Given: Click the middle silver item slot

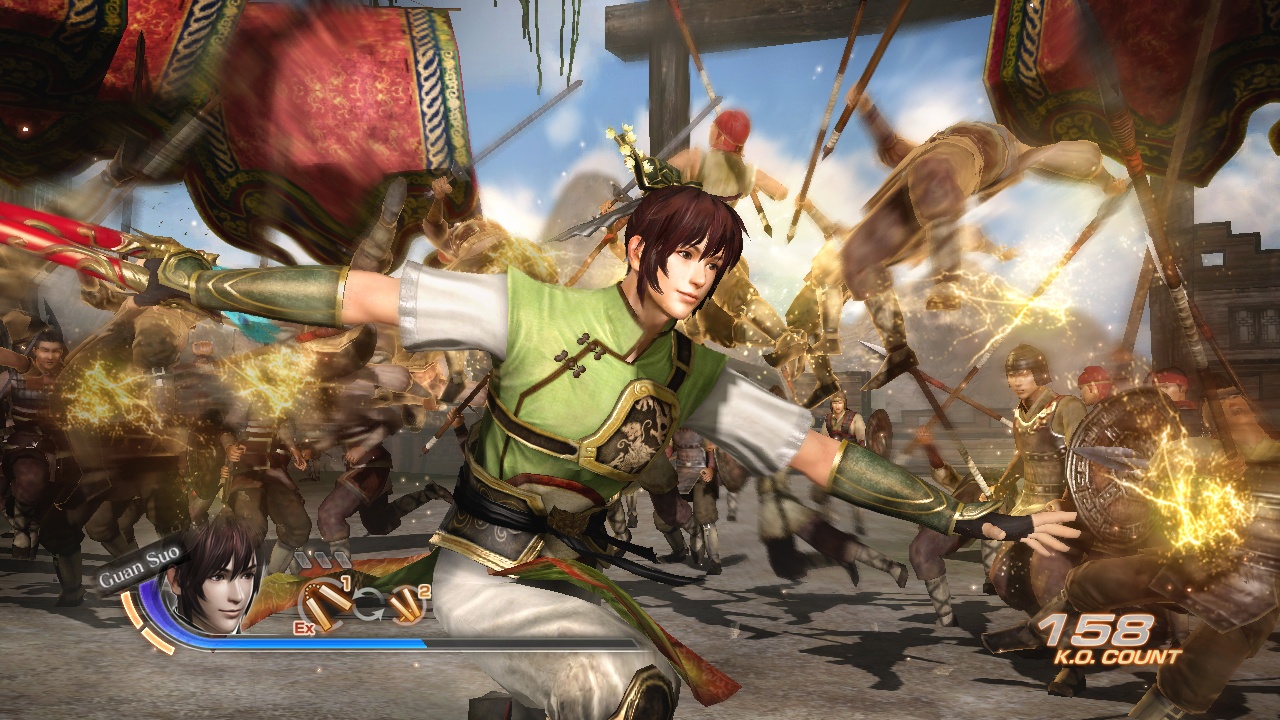Looking at the screenshot, I should 323,558.
